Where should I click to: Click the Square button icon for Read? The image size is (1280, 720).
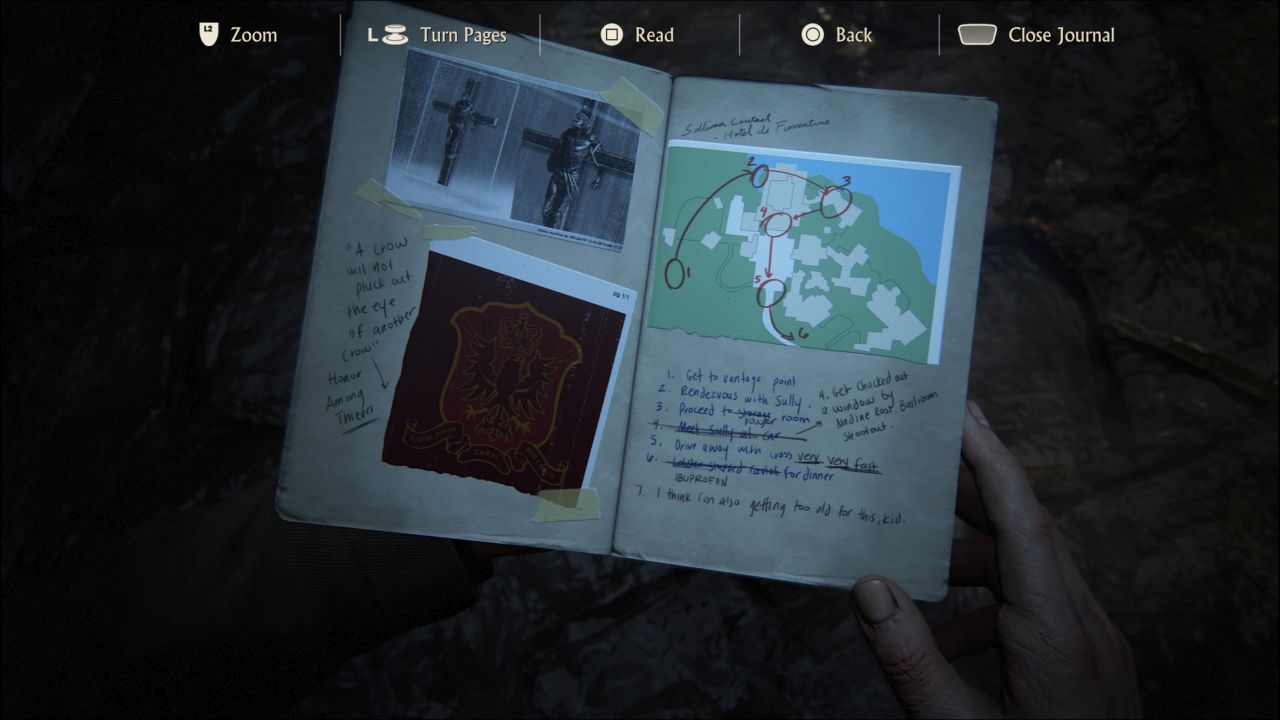point(610,33)
